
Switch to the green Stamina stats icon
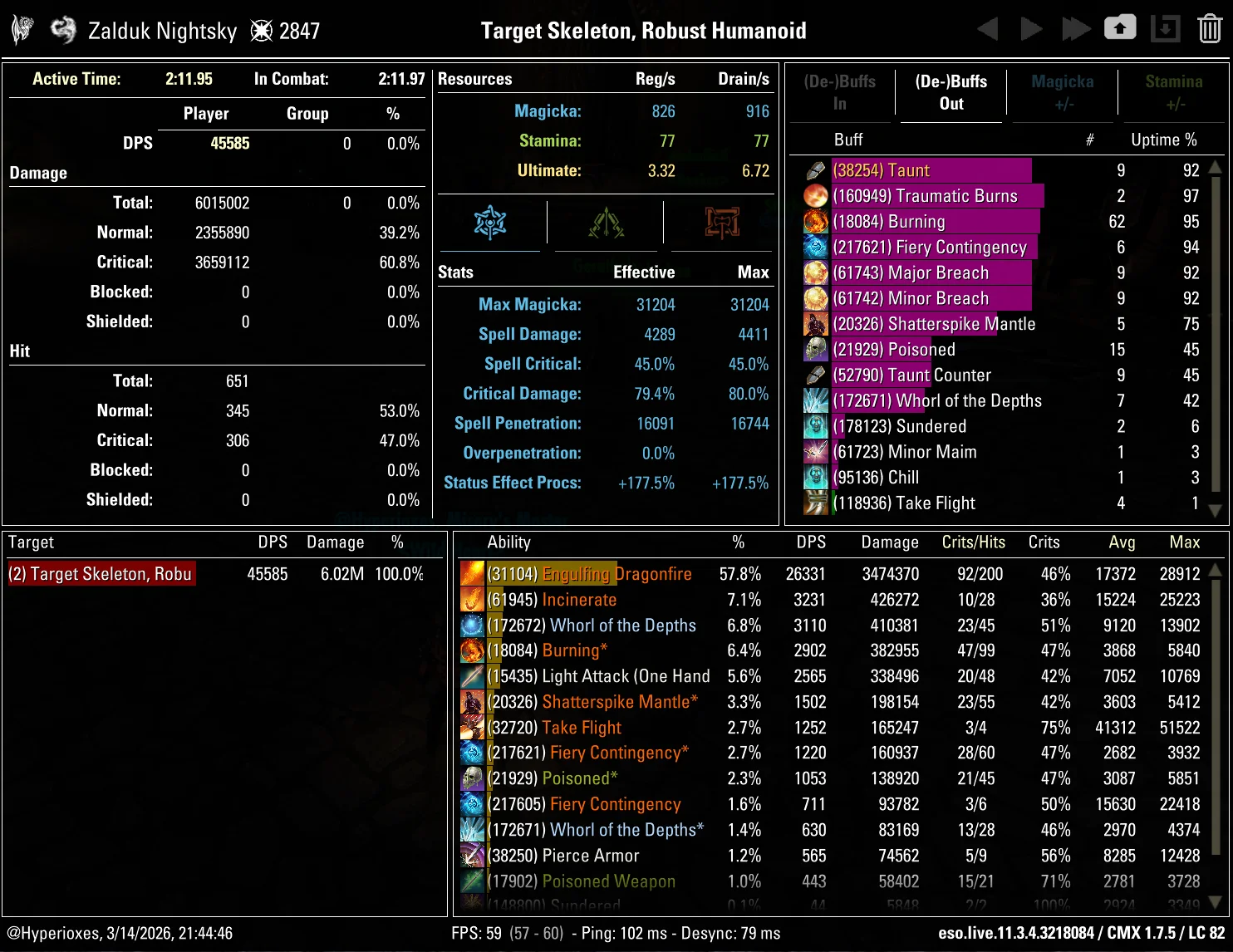click(x=606, y=223)
